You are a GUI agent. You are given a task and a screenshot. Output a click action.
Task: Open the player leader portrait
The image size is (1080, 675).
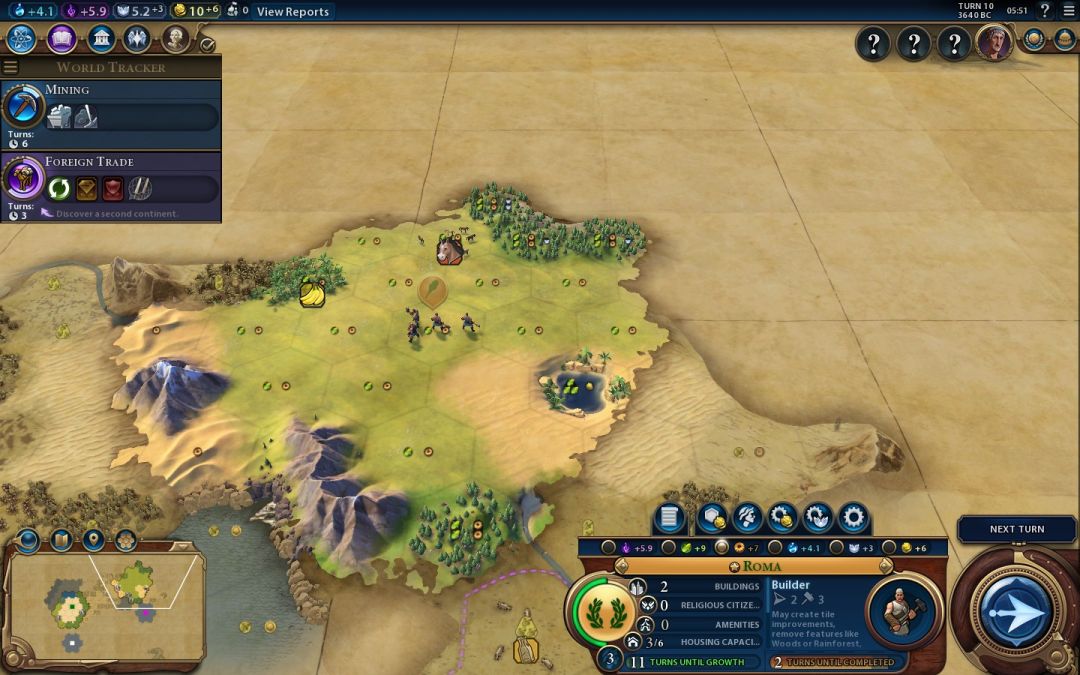point(994,43)
